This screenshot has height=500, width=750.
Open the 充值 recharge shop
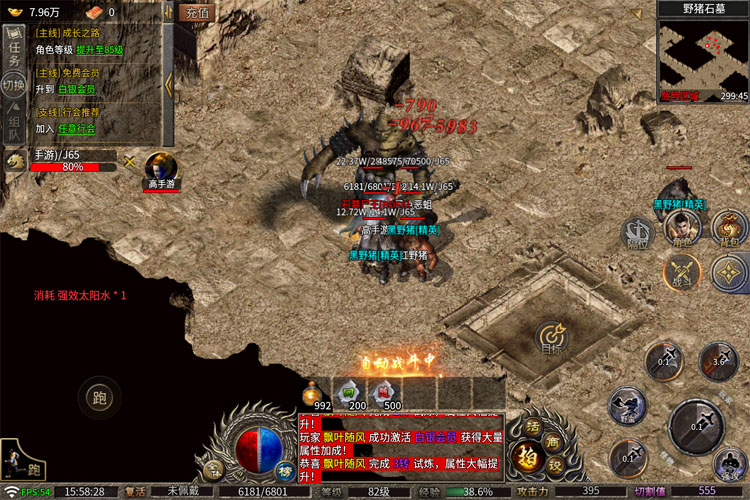(x=197, y=13)
